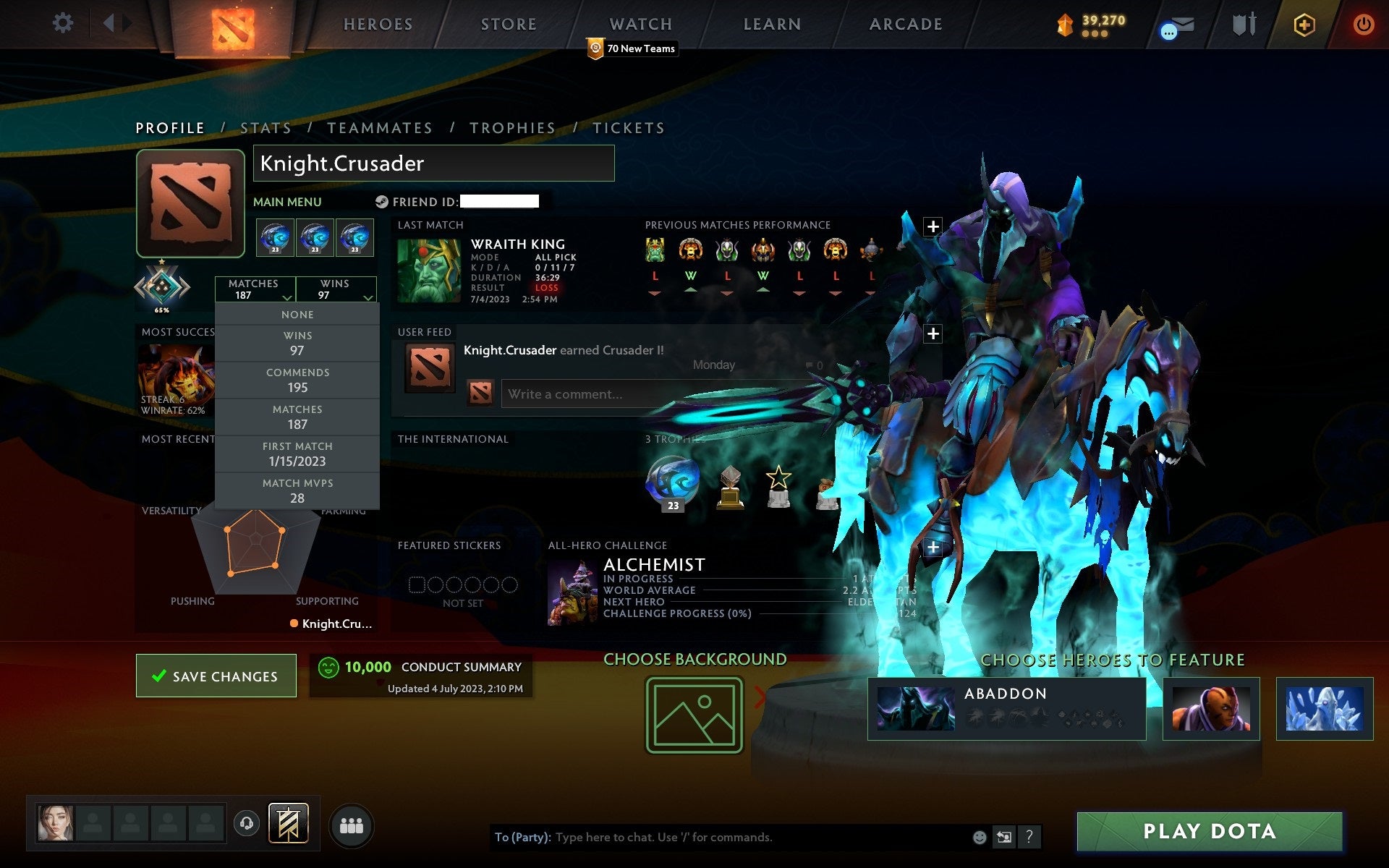Click the Save Changes button
The width and height of the screenshot is (1389, 868).
[216, 676]
